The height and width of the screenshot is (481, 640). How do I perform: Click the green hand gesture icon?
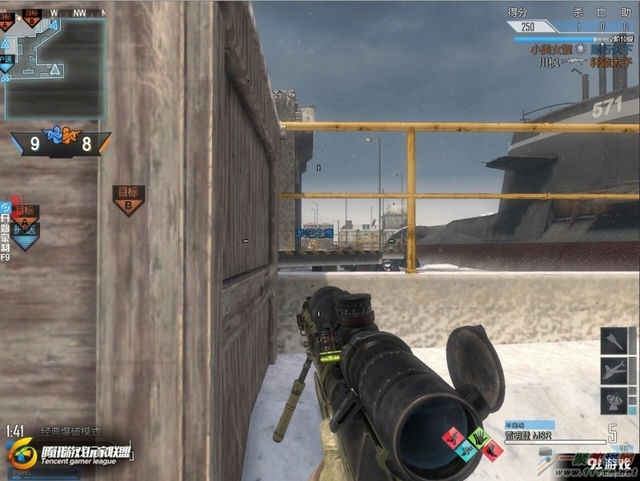pos(477,437)
